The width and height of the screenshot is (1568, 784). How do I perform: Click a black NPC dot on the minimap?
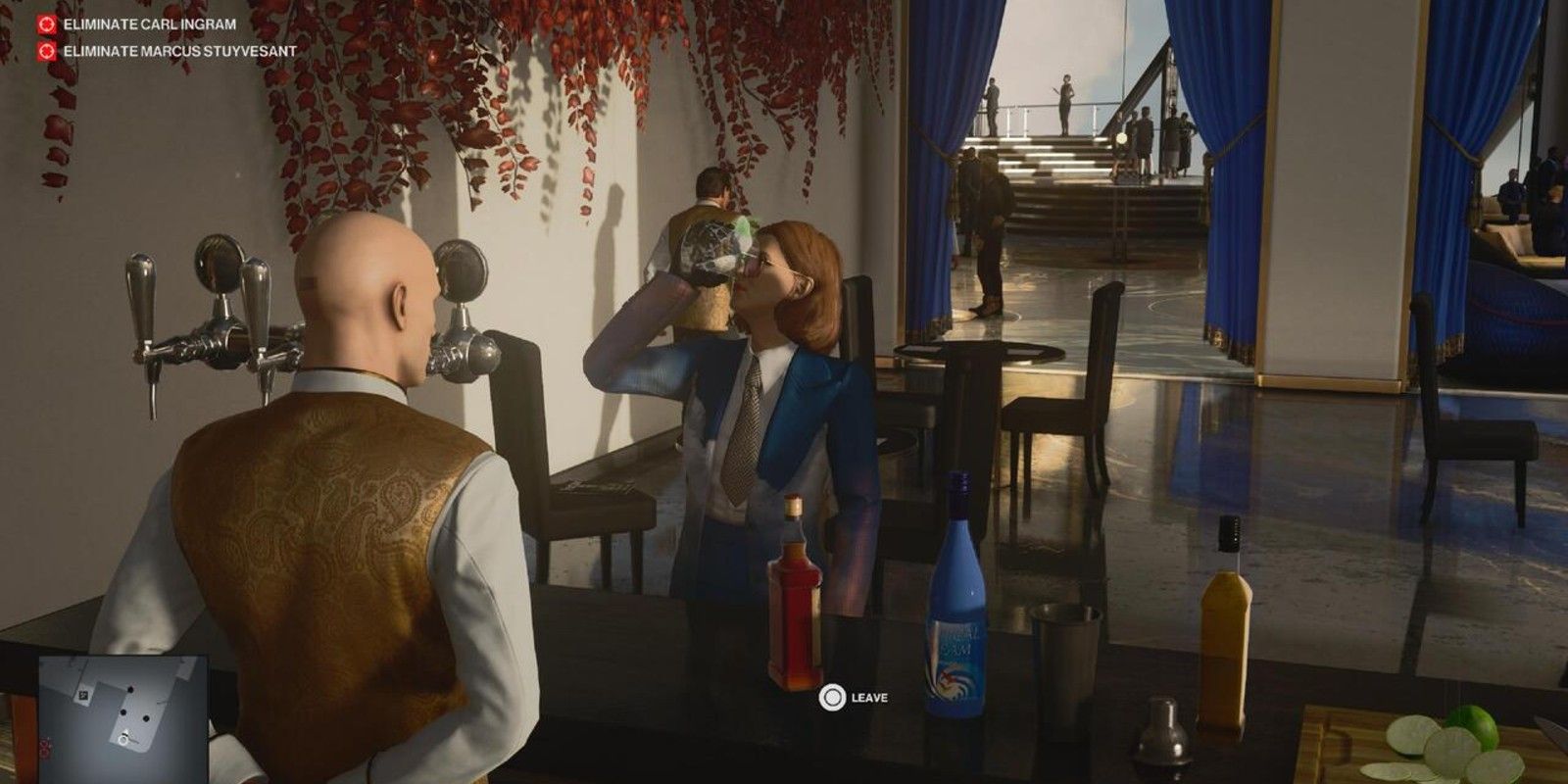[130, 689]
